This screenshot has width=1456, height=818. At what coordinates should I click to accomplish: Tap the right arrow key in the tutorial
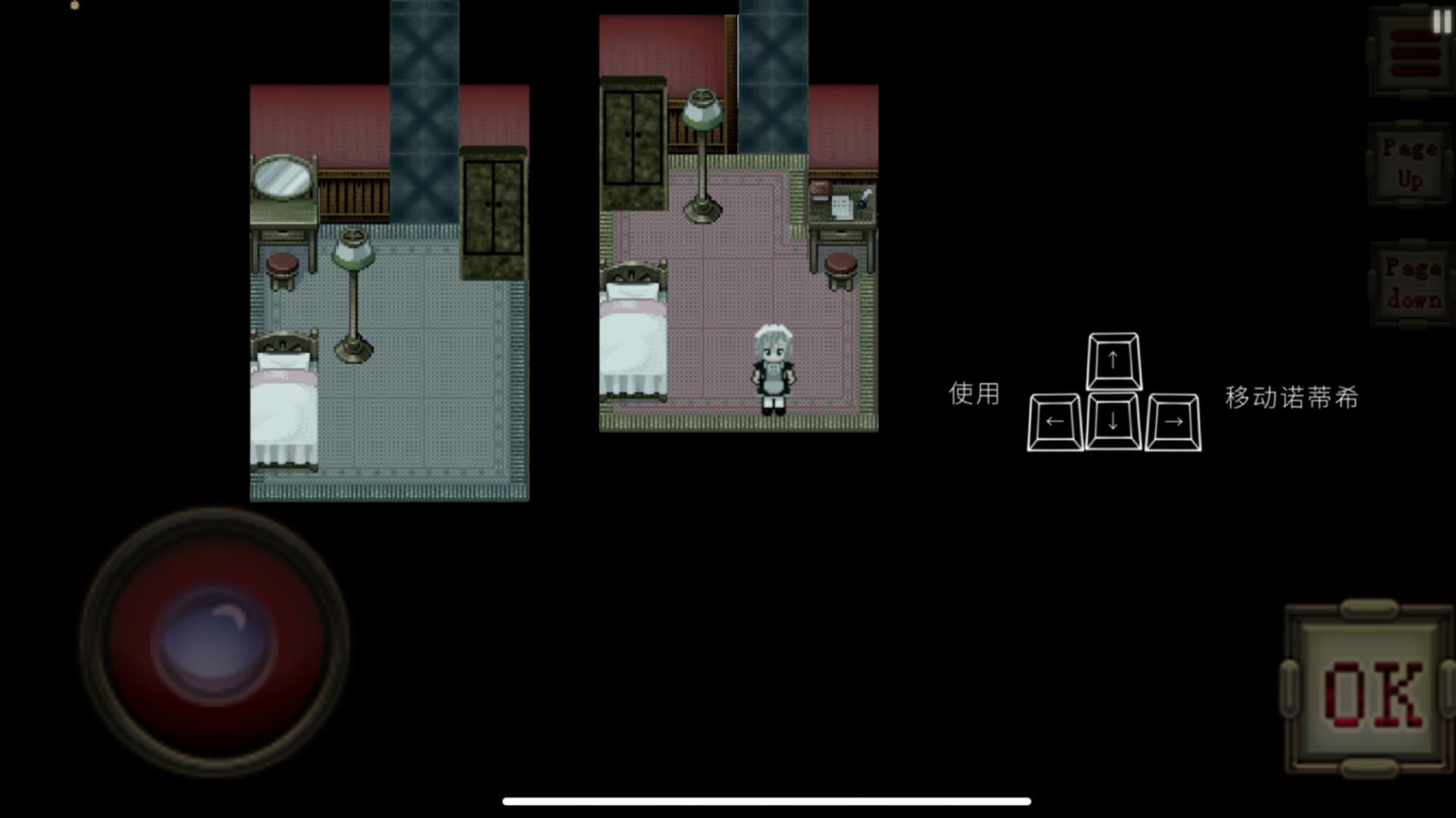1175,422
